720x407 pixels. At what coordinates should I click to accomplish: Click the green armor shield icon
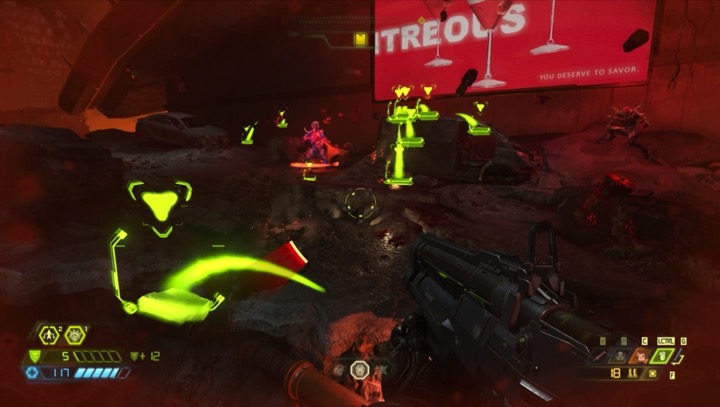34,356
